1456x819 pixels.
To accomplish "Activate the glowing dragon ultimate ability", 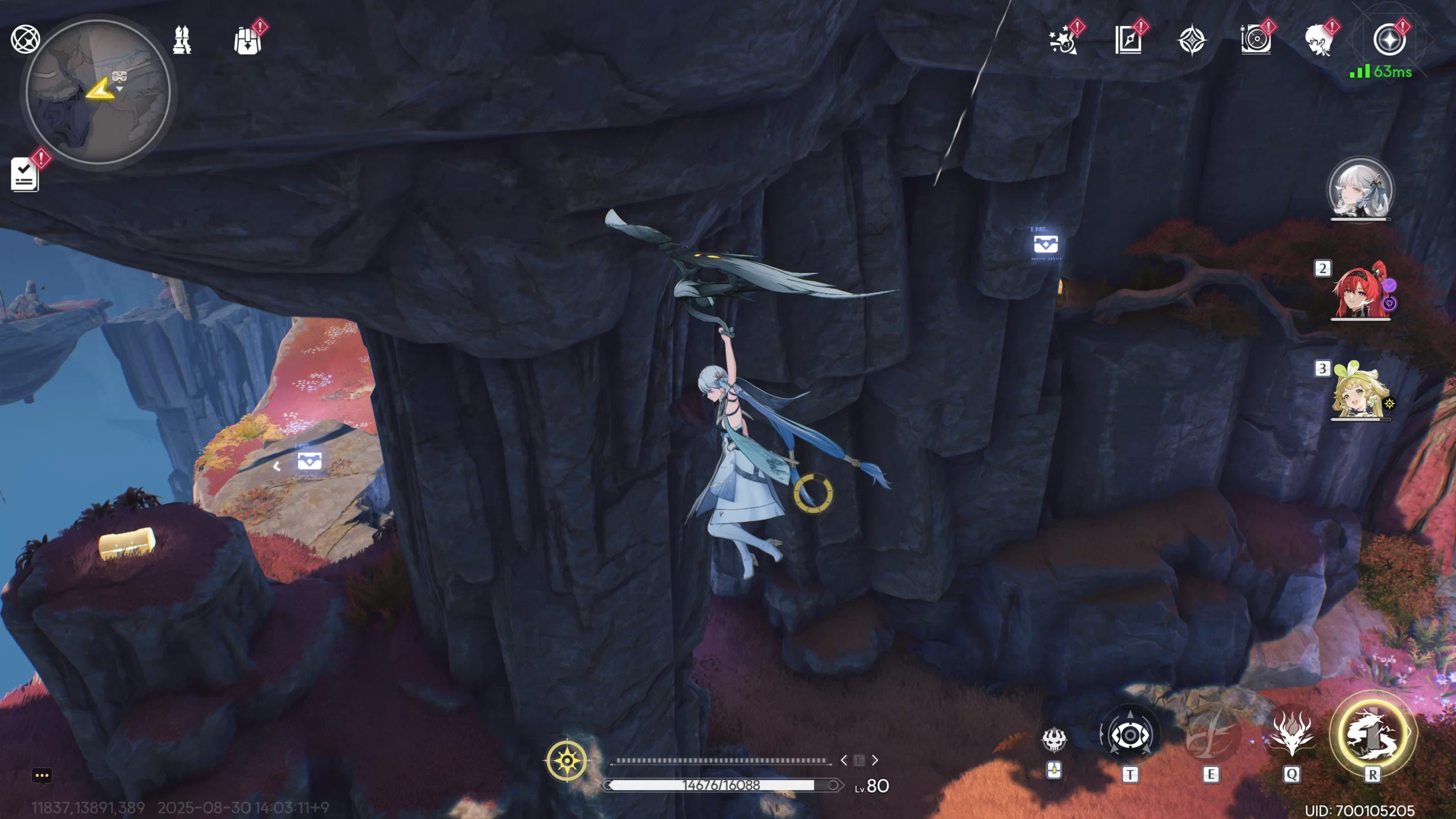I will click(1372, 734).
